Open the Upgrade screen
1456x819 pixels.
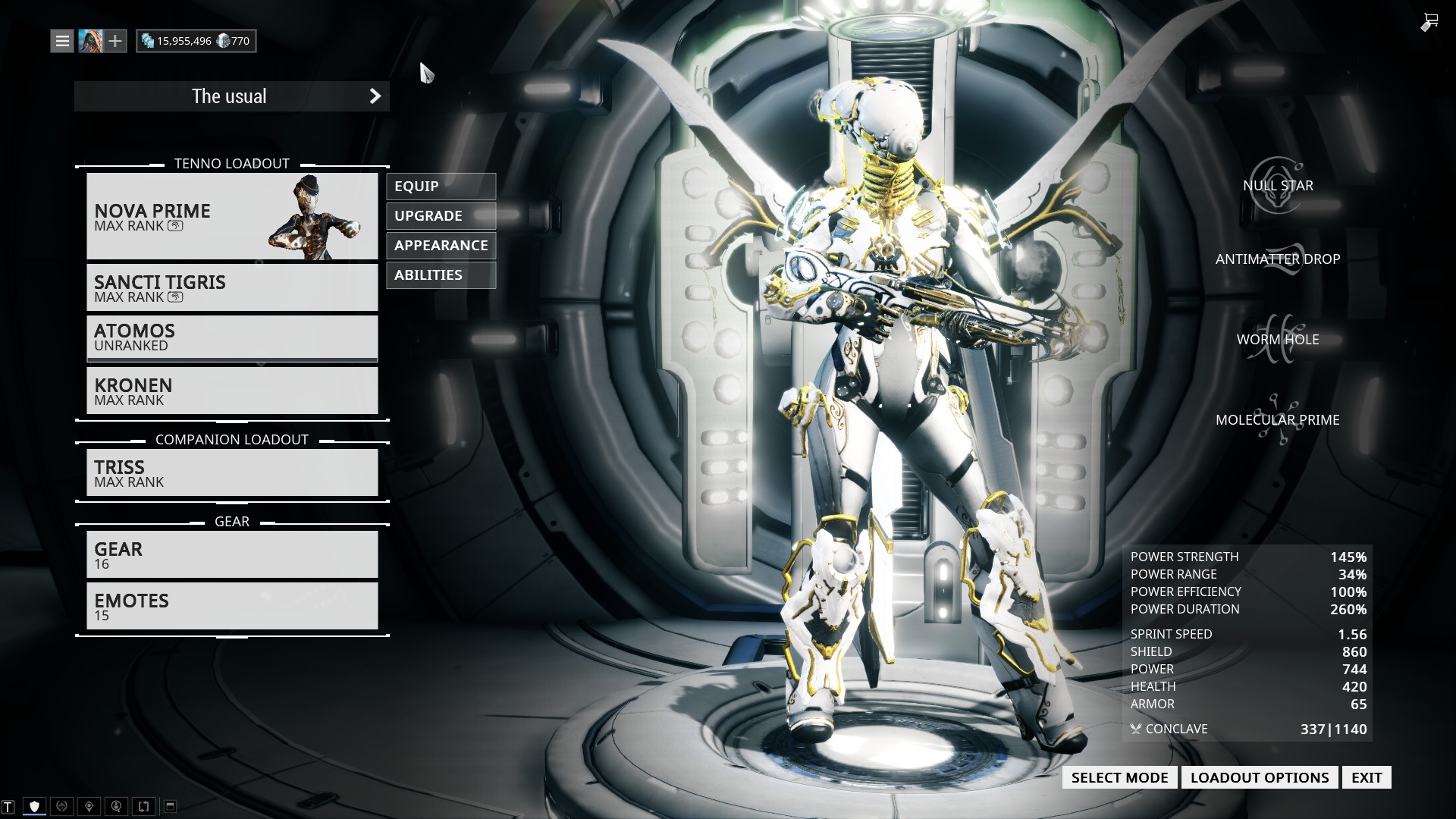pyautogui.click(x=441, y=216)
